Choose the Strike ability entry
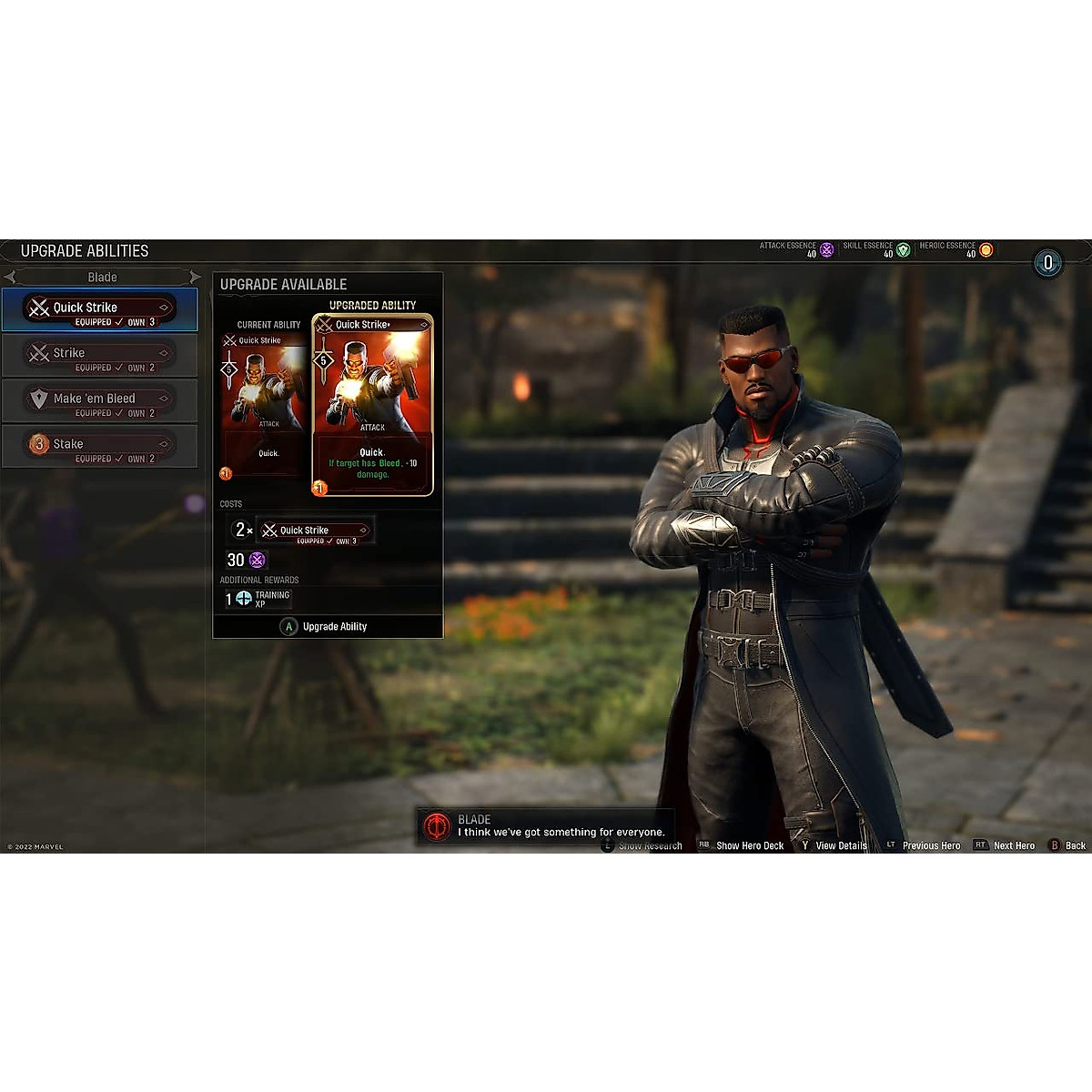1092x1092 pixels. [x=99, y=356]
